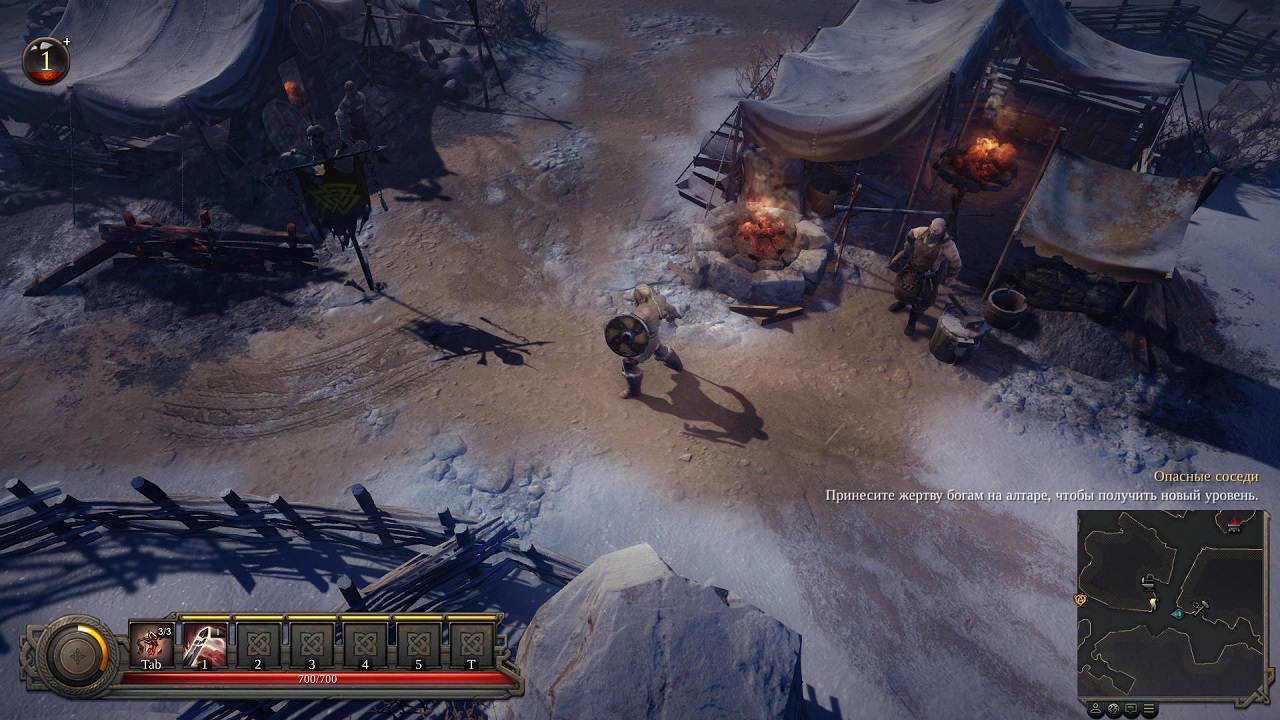Image resolution: width=1280 pixels, height=720 pixels.
Task: Click the red altar marker on the minimap
Action: click(x=1234, y=523)
